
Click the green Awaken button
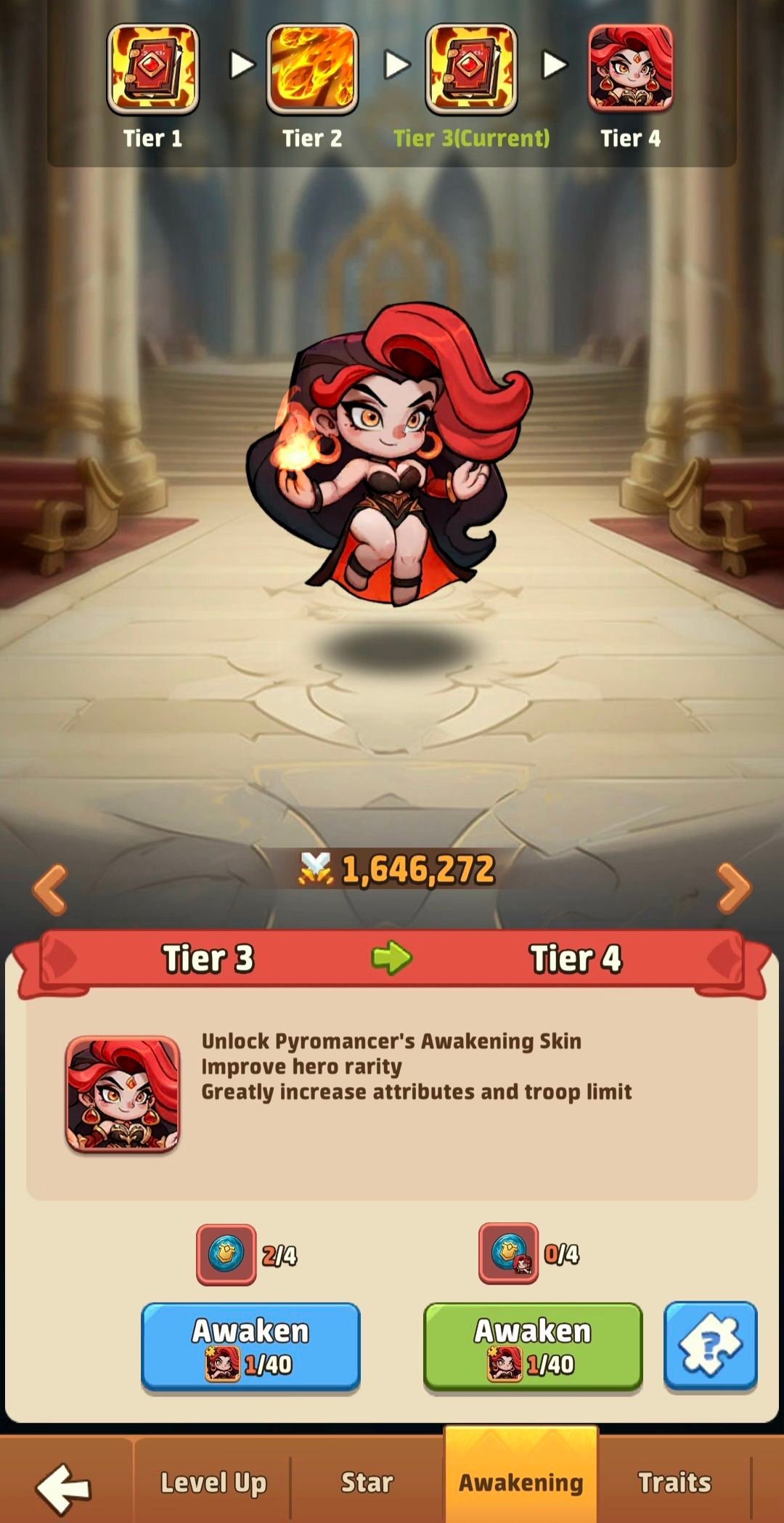coord(533,1347)
